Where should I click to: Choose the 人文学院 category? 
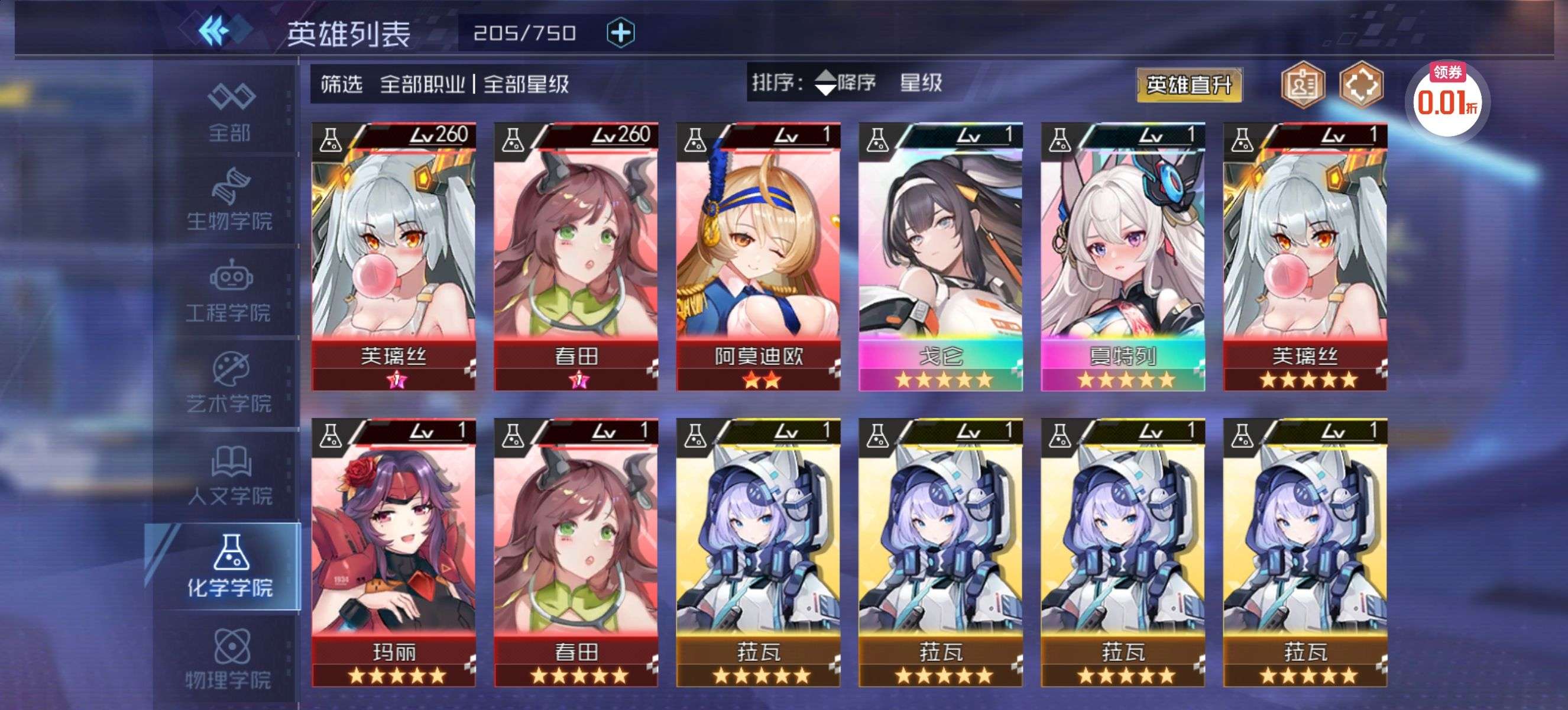[x=230, y=475]
